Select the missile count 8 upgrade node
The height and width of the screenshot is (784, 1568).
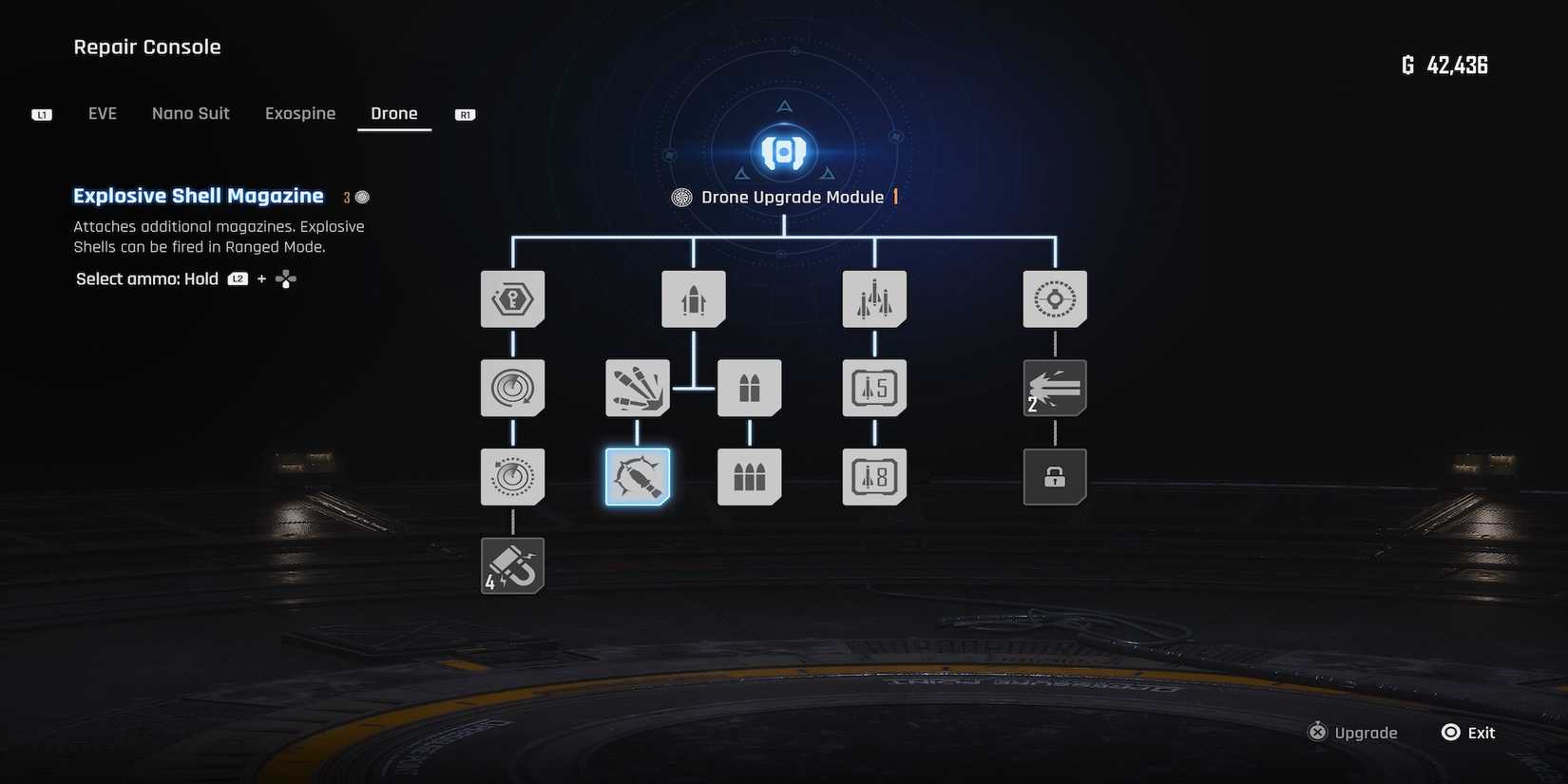(874, 476)
